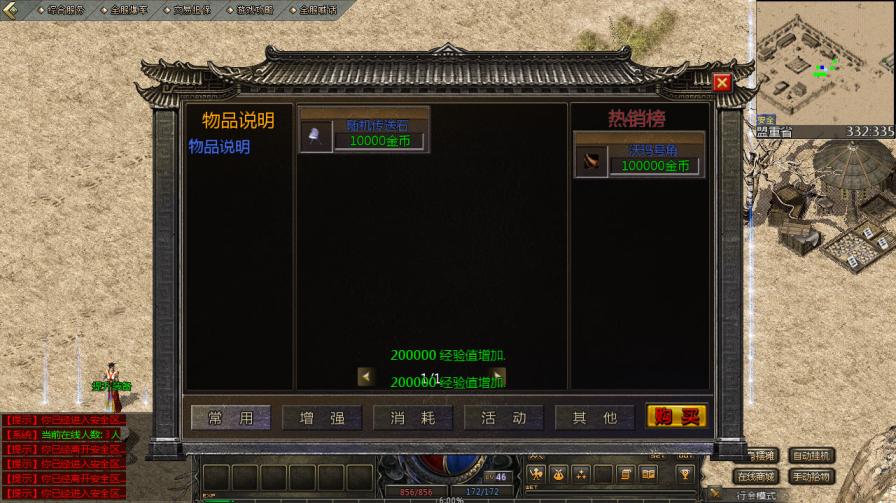
Task: Click the trophy icon on the bottom bar
Action: 685,473
